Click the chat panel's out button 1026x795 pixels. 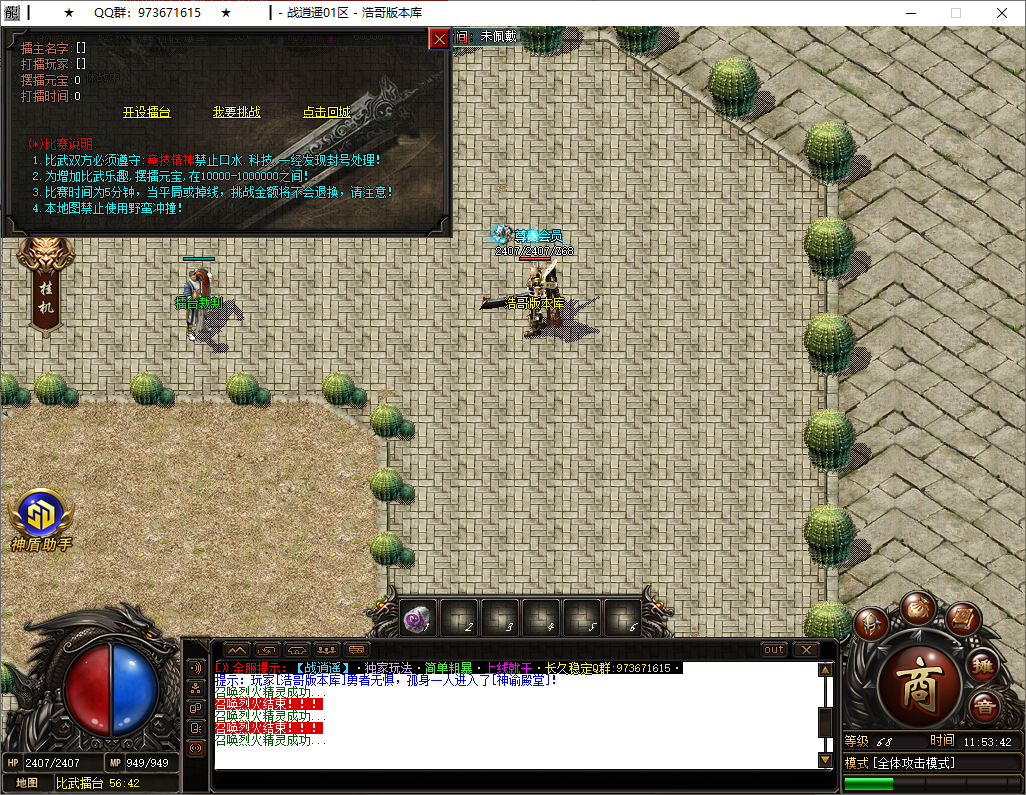tap(774, 650)
